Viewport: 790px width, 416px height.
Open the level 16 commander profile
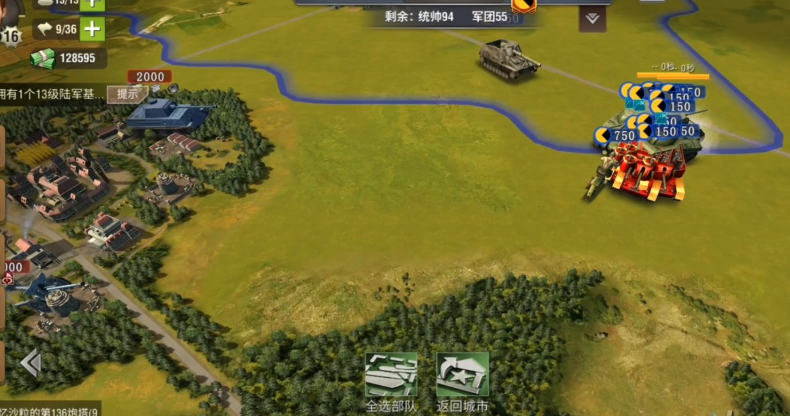10,37
